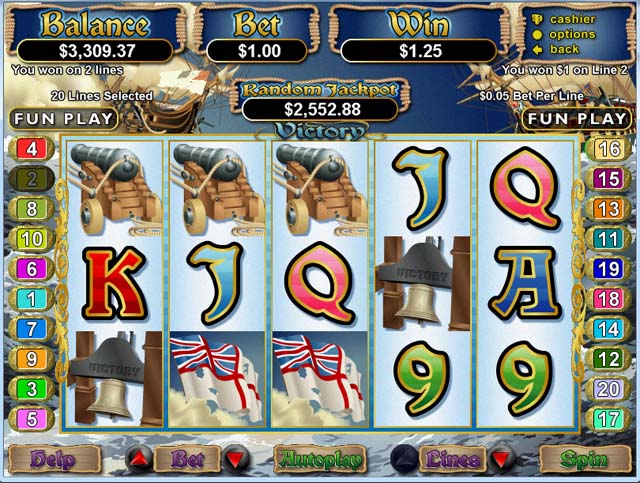Open the options menu

click(x=572, y=34)
